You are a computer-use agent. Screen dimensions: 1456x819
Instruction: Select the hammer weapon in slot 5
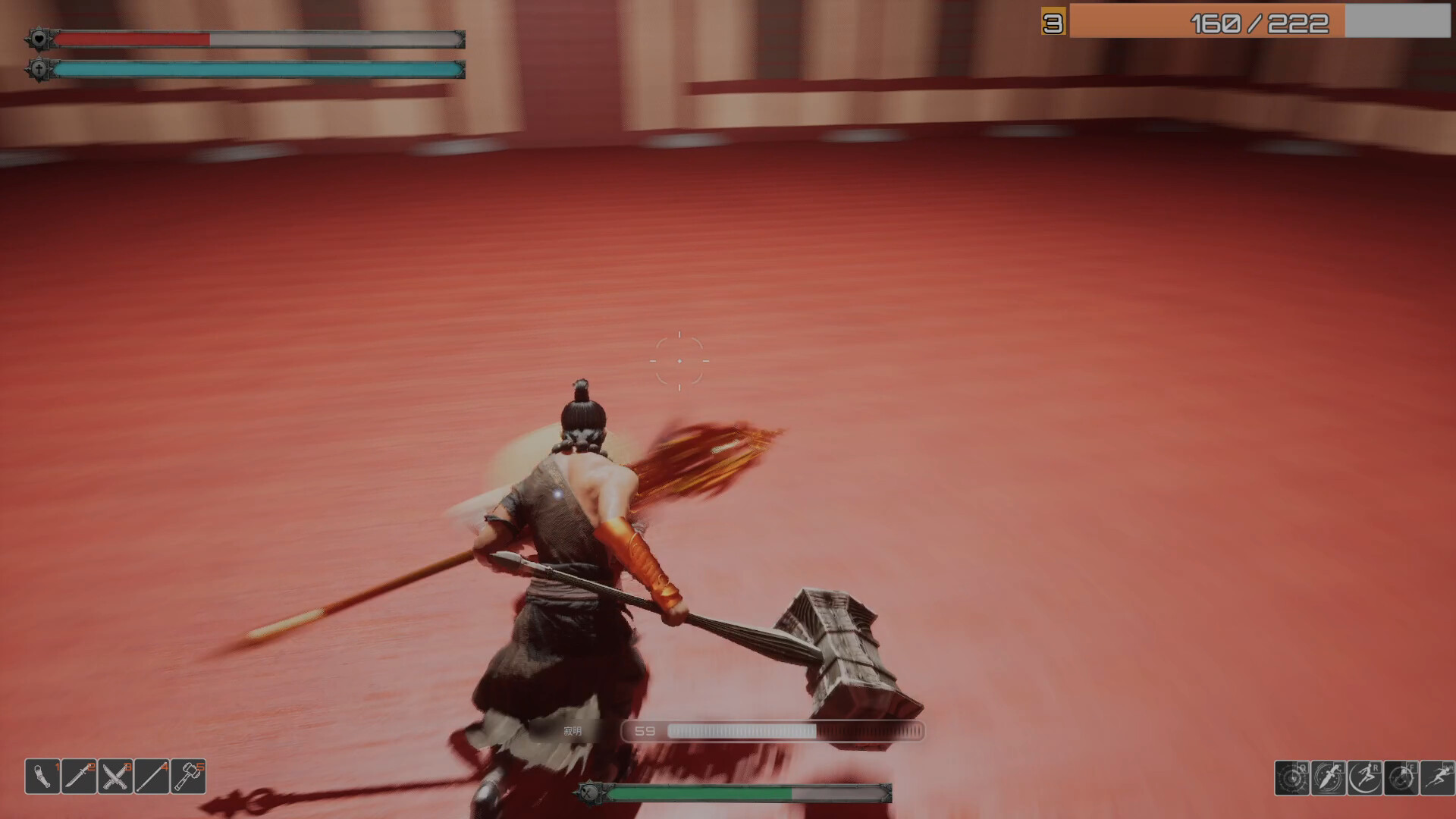pyautogui.click(x=187, y=776)
